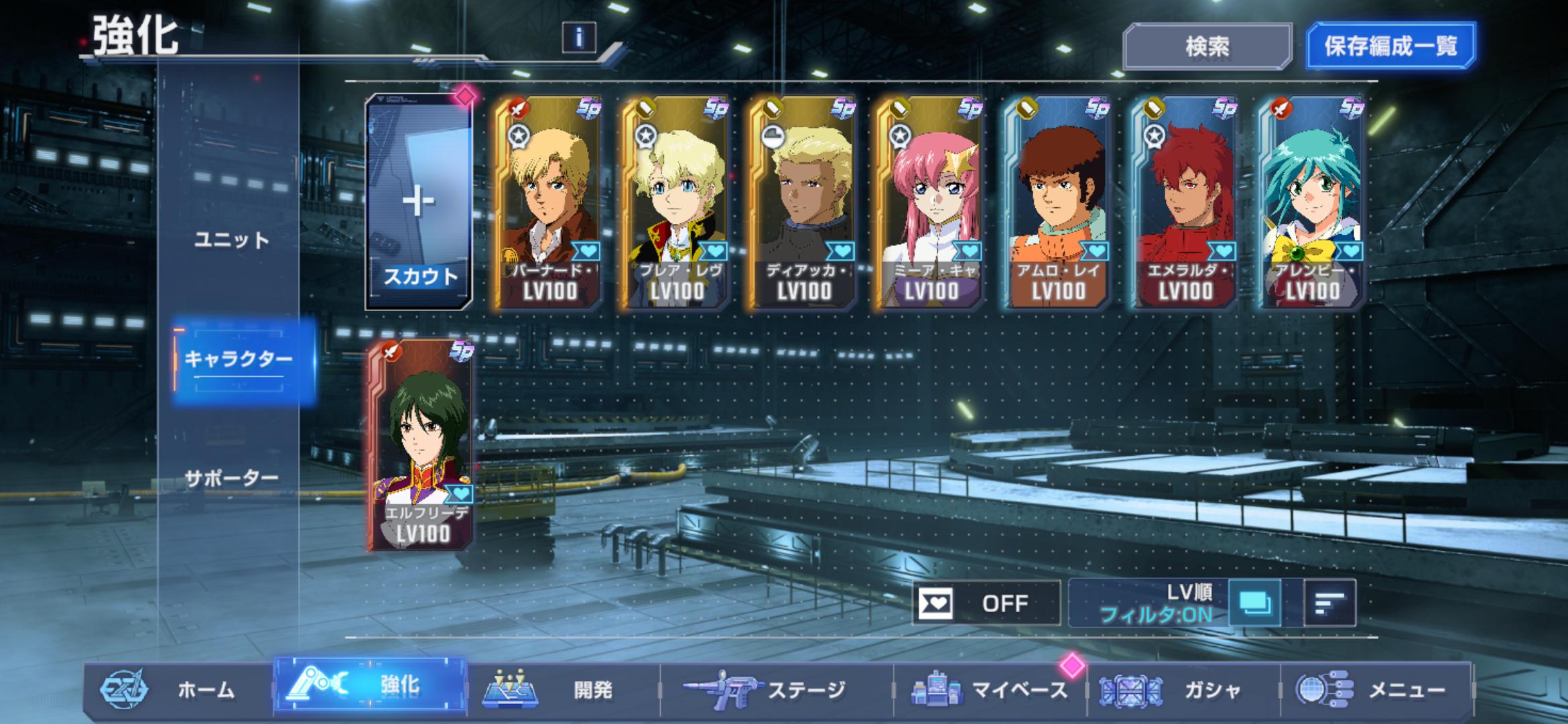Toggle the favorite heart OFF switch
Screen dimensions: 1568x724
(x=986, y=603)
